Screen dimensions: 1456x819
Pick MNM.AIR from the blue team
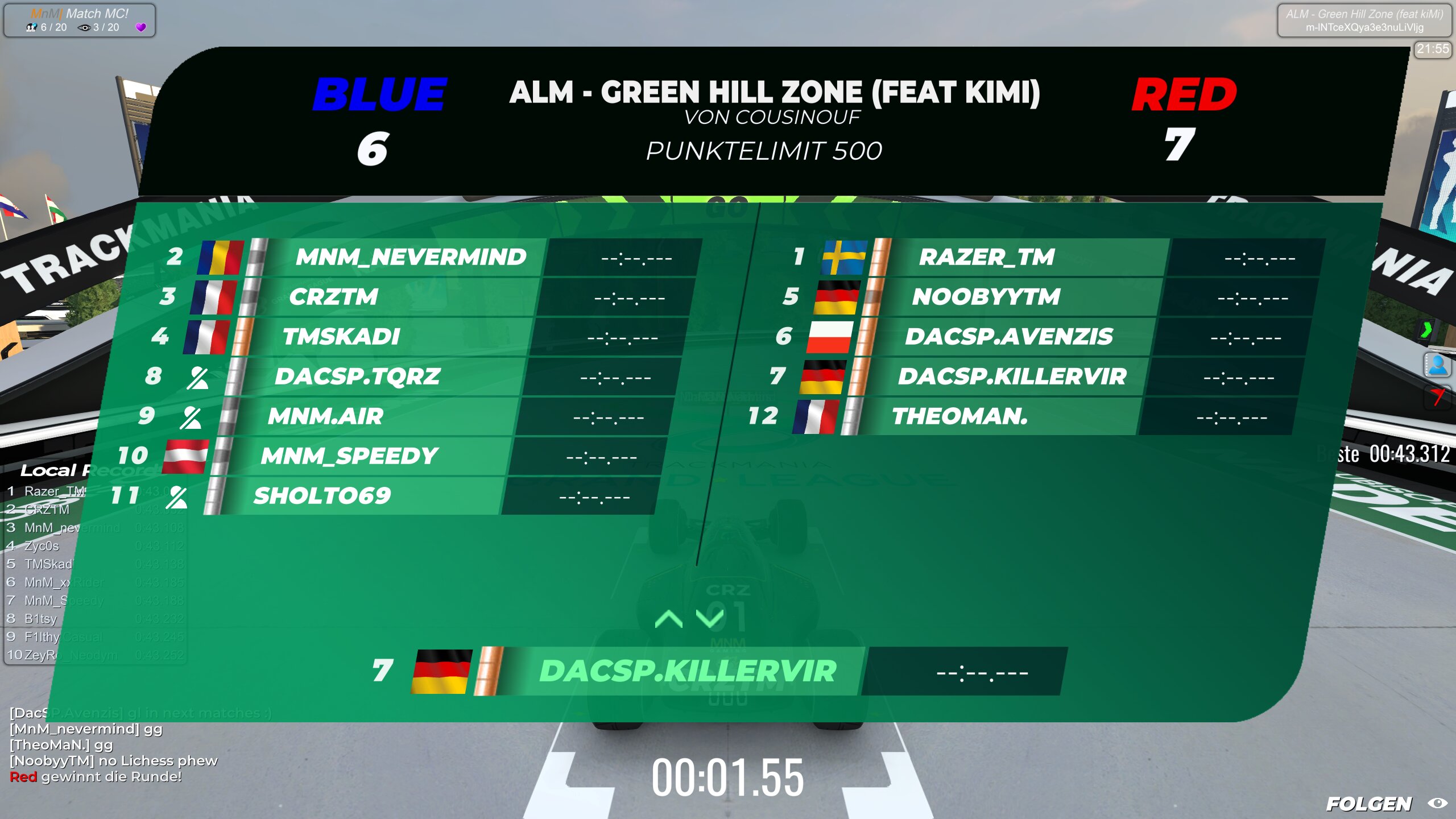(325, 416)
